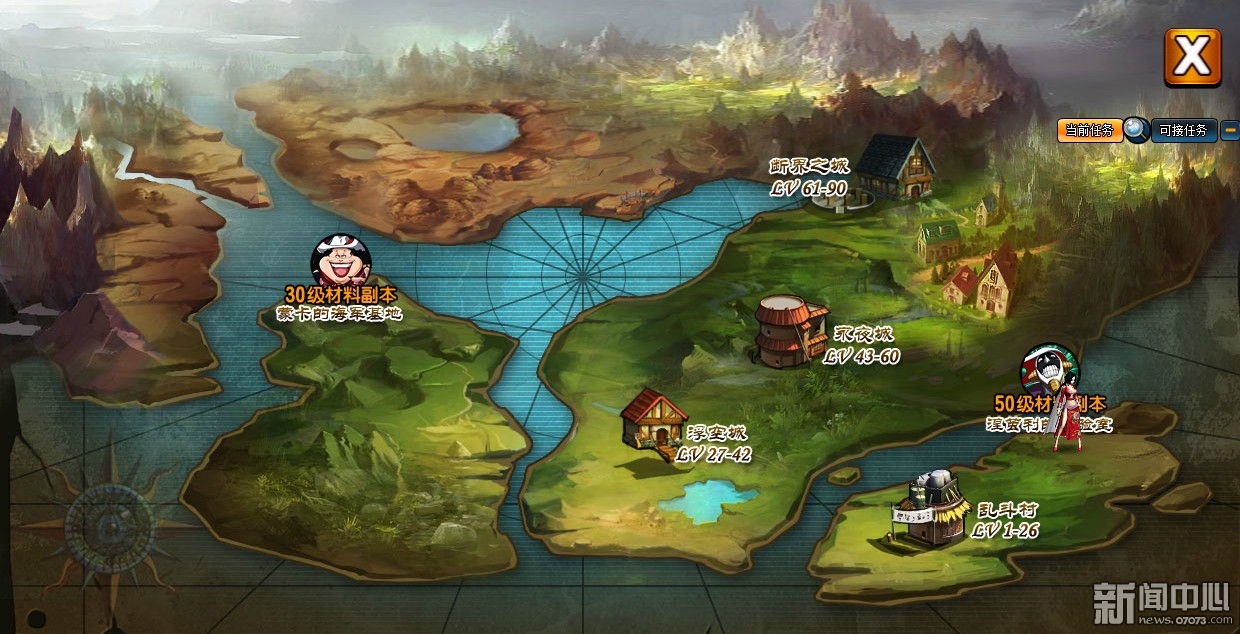Open the level 50 material dungeon marker
The image size is (1240, 634).
coord(1049,370)
